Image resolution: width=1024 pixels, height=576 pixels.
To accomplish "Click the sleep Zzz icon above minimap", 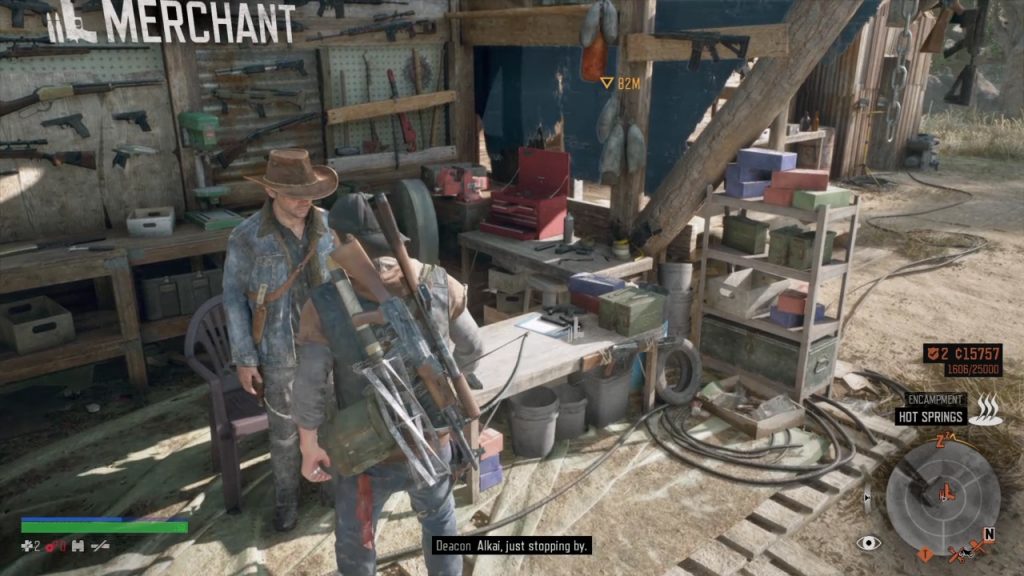I will [x=941, y=441].
